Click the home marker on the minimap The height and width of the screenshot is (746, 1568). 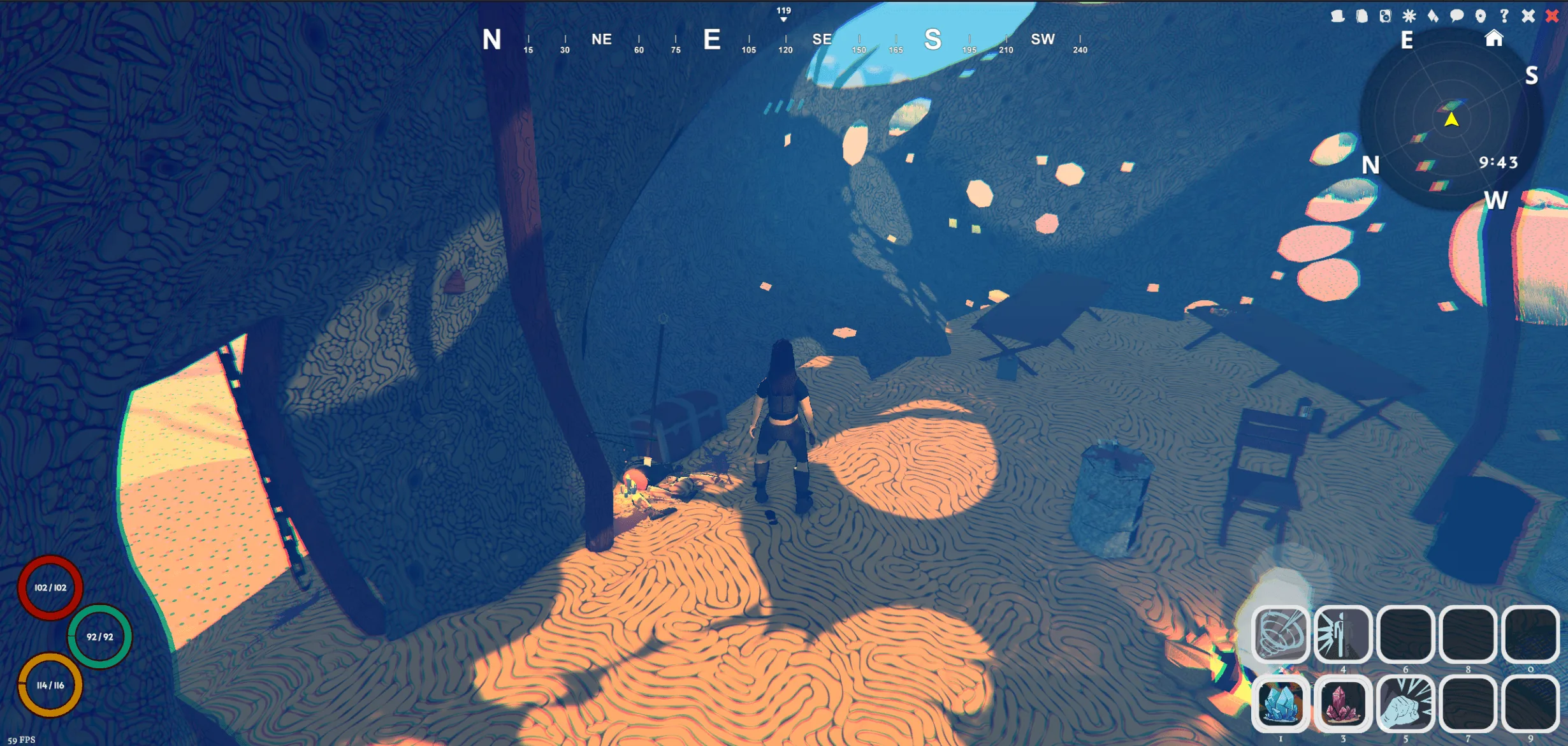(1494, 39)
